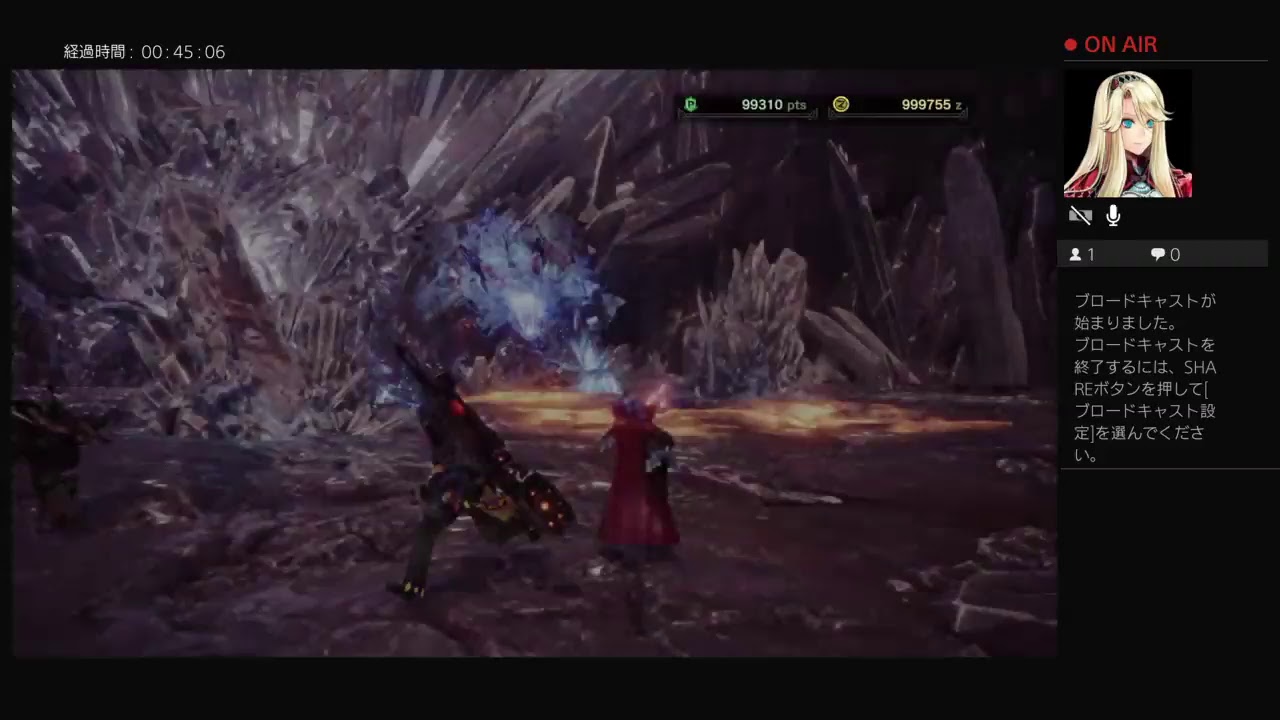This screenshot has width=1280, height=720.
Task: Select the viewer person icon showing 1
Action: click(x=1078, y=254)
